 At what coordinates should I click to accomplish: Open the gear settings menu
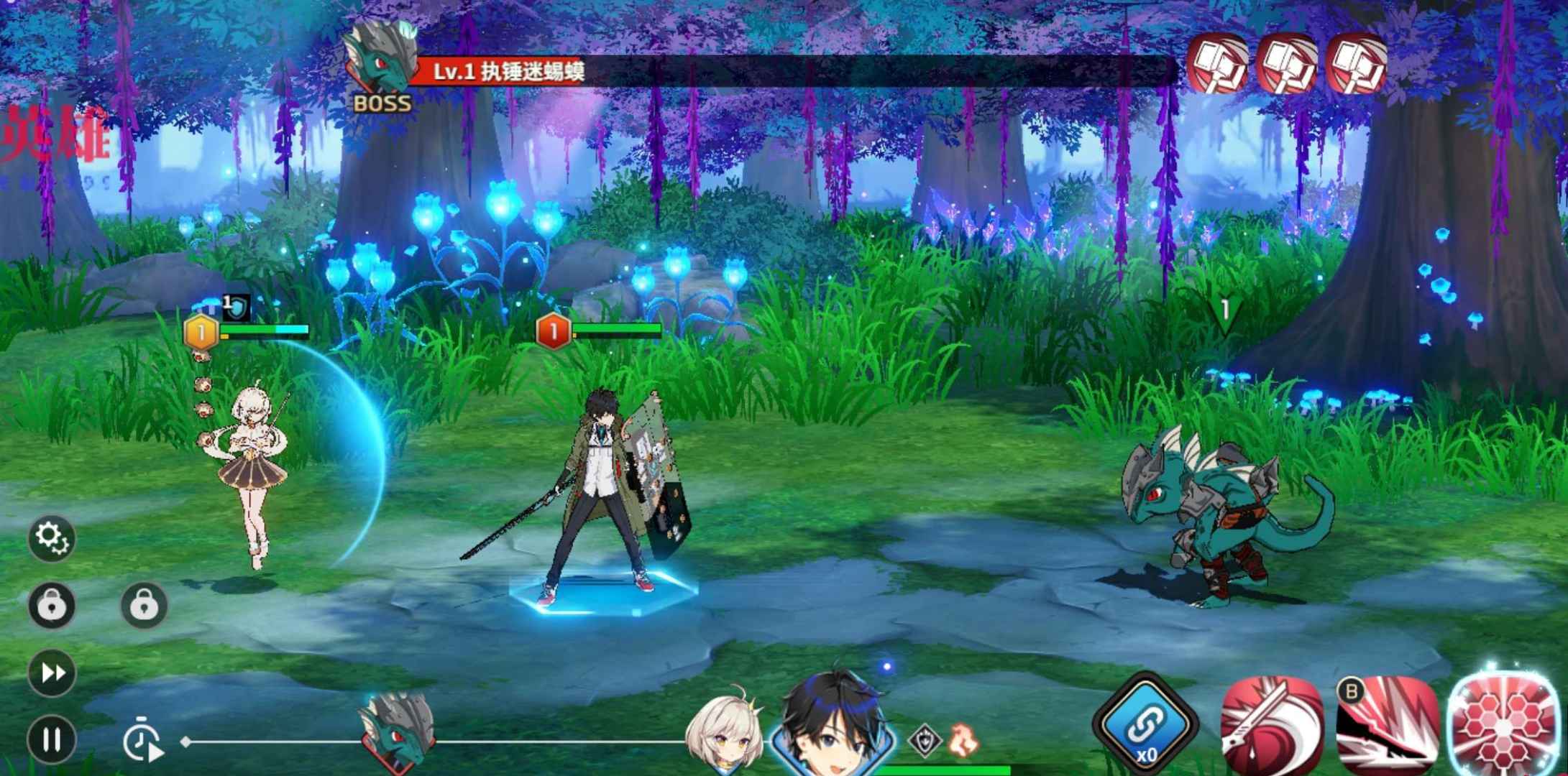tap(52, 537)
